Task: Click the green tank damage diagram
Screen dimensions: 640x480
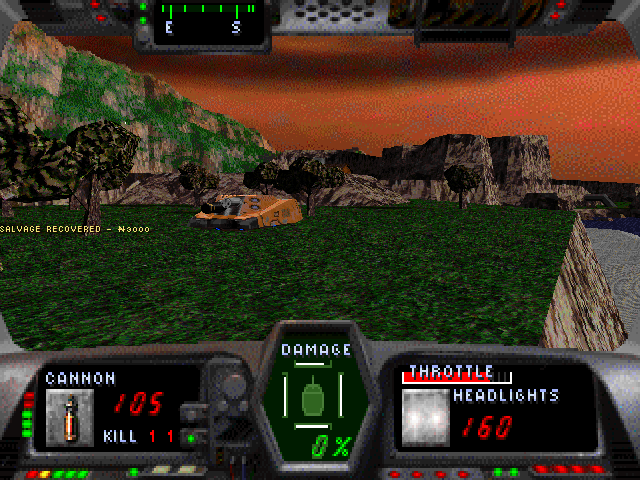Action: [315, 397]
